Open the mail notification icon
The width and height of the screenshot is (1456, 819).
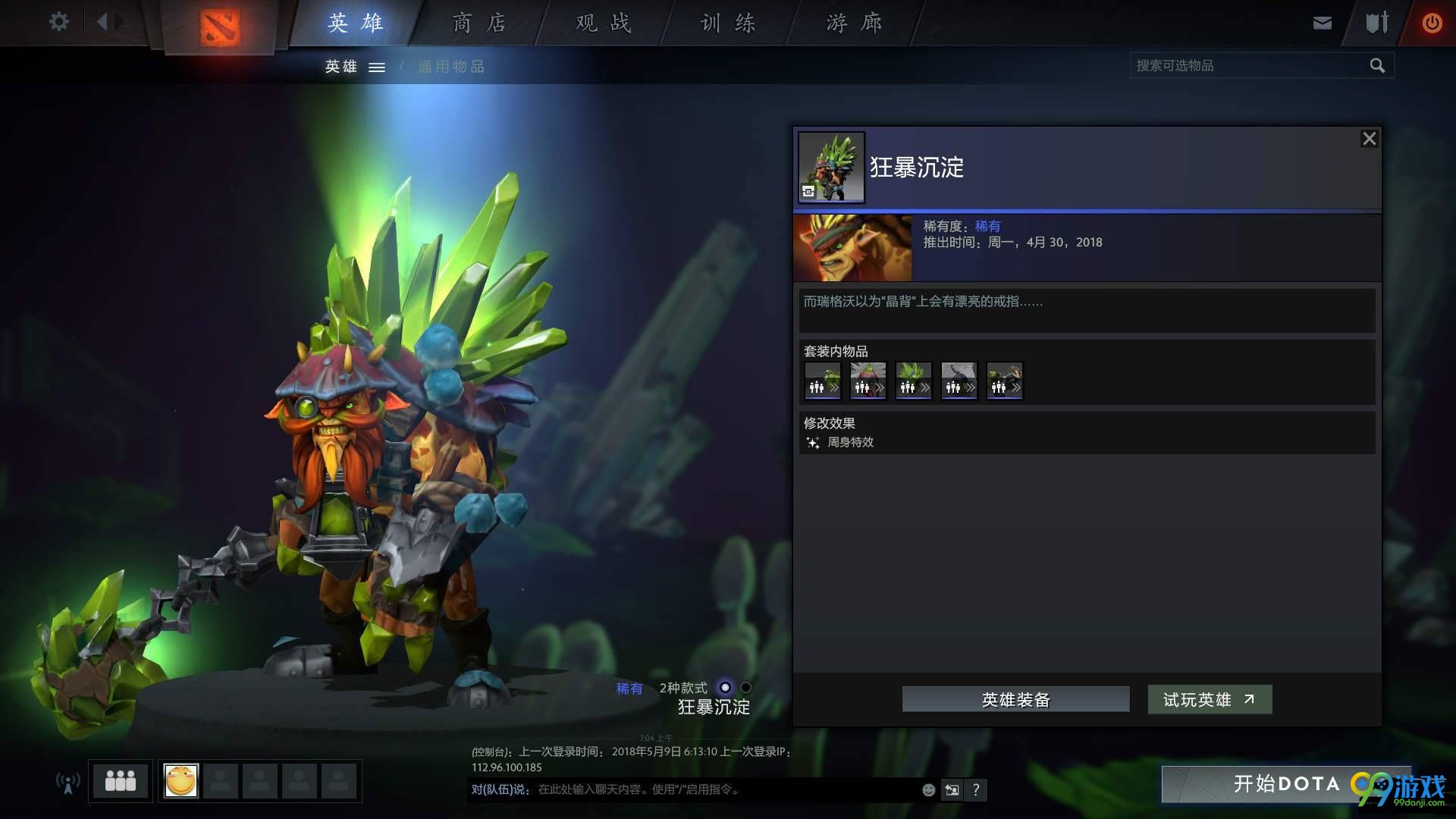1322,23
